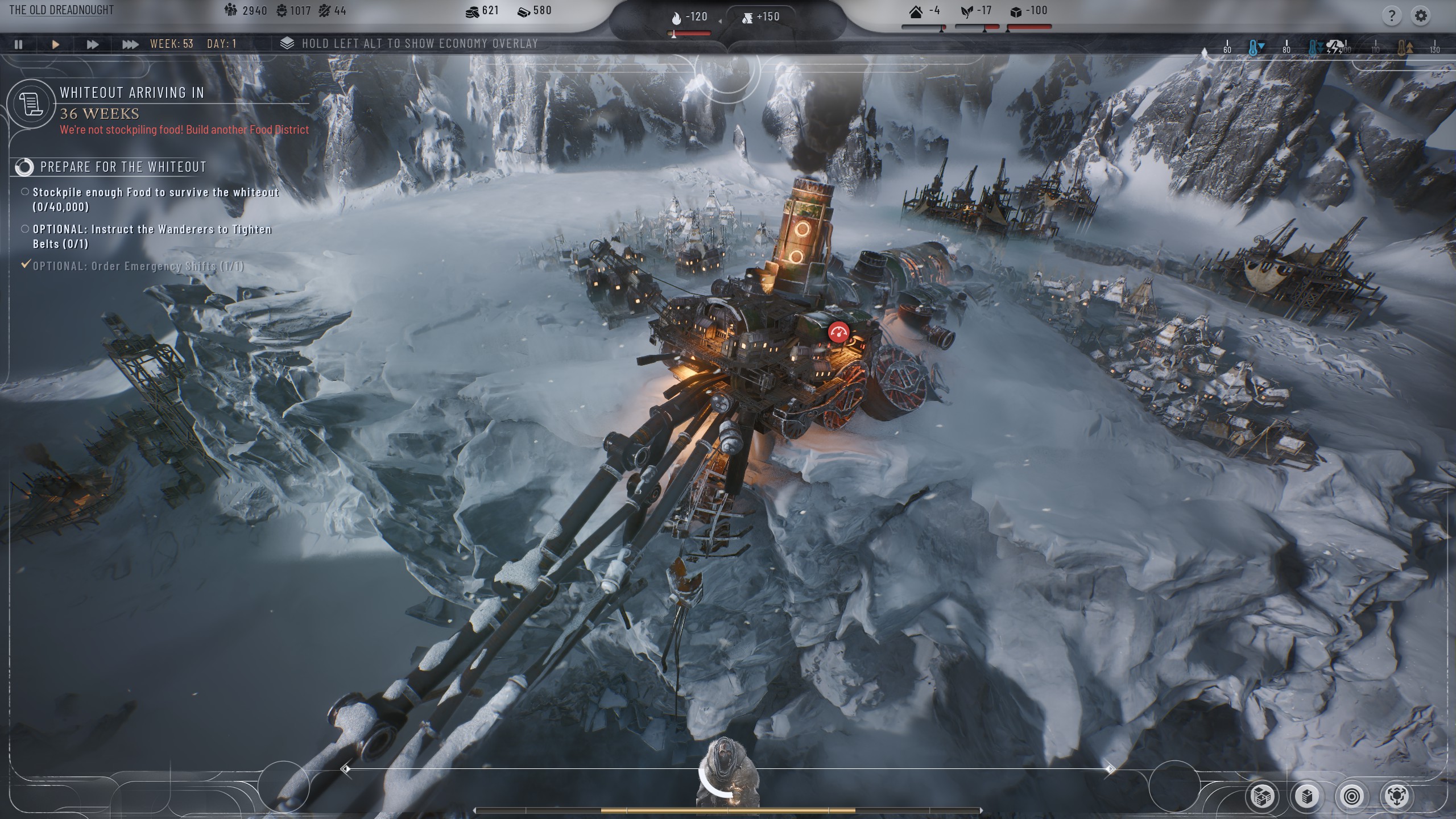Set game speed to normal play
The image size is (1456, 819).
(x=55, y=44)
